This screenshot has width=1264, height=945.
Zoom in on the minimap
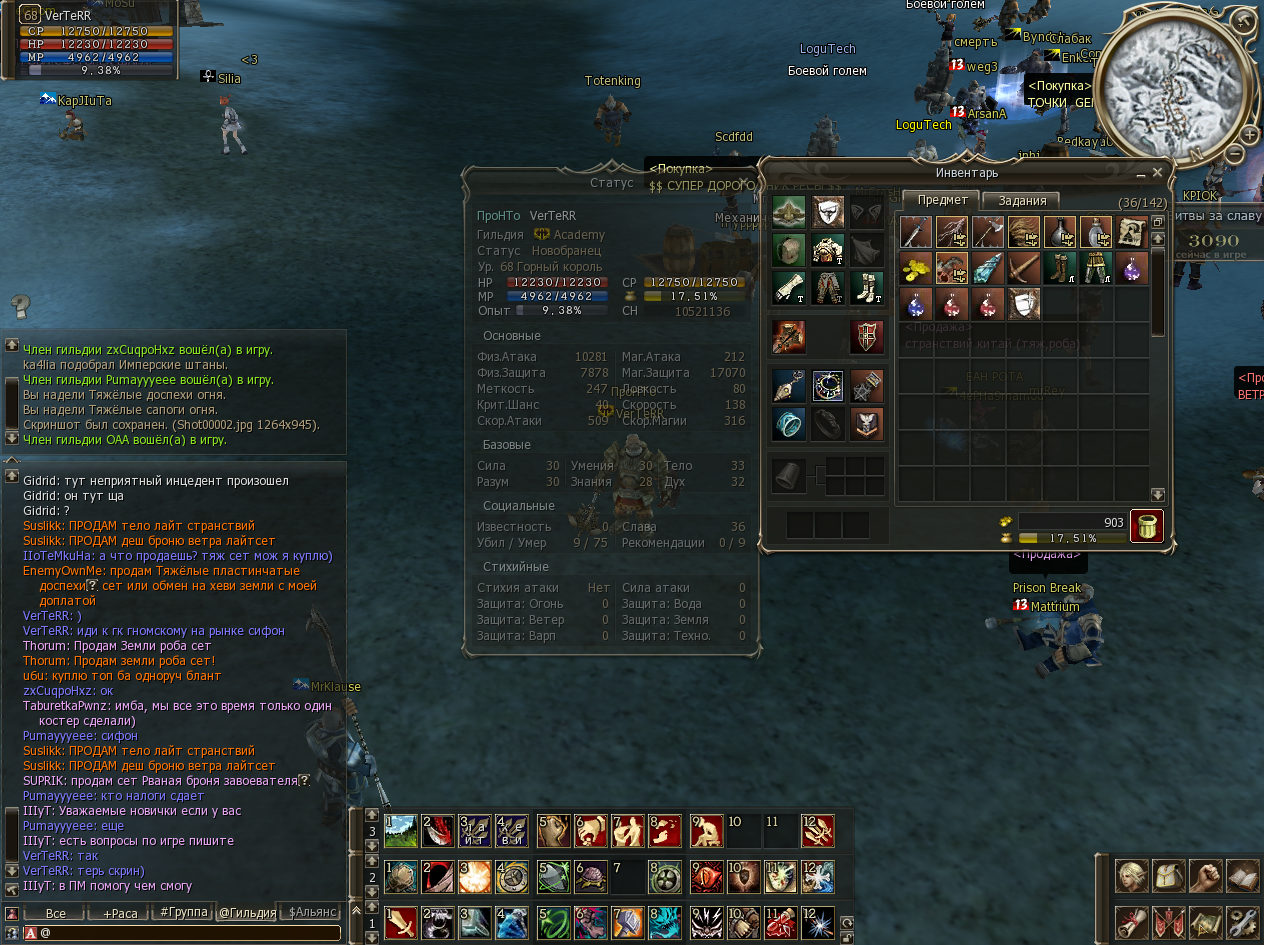click(1249, 134)
